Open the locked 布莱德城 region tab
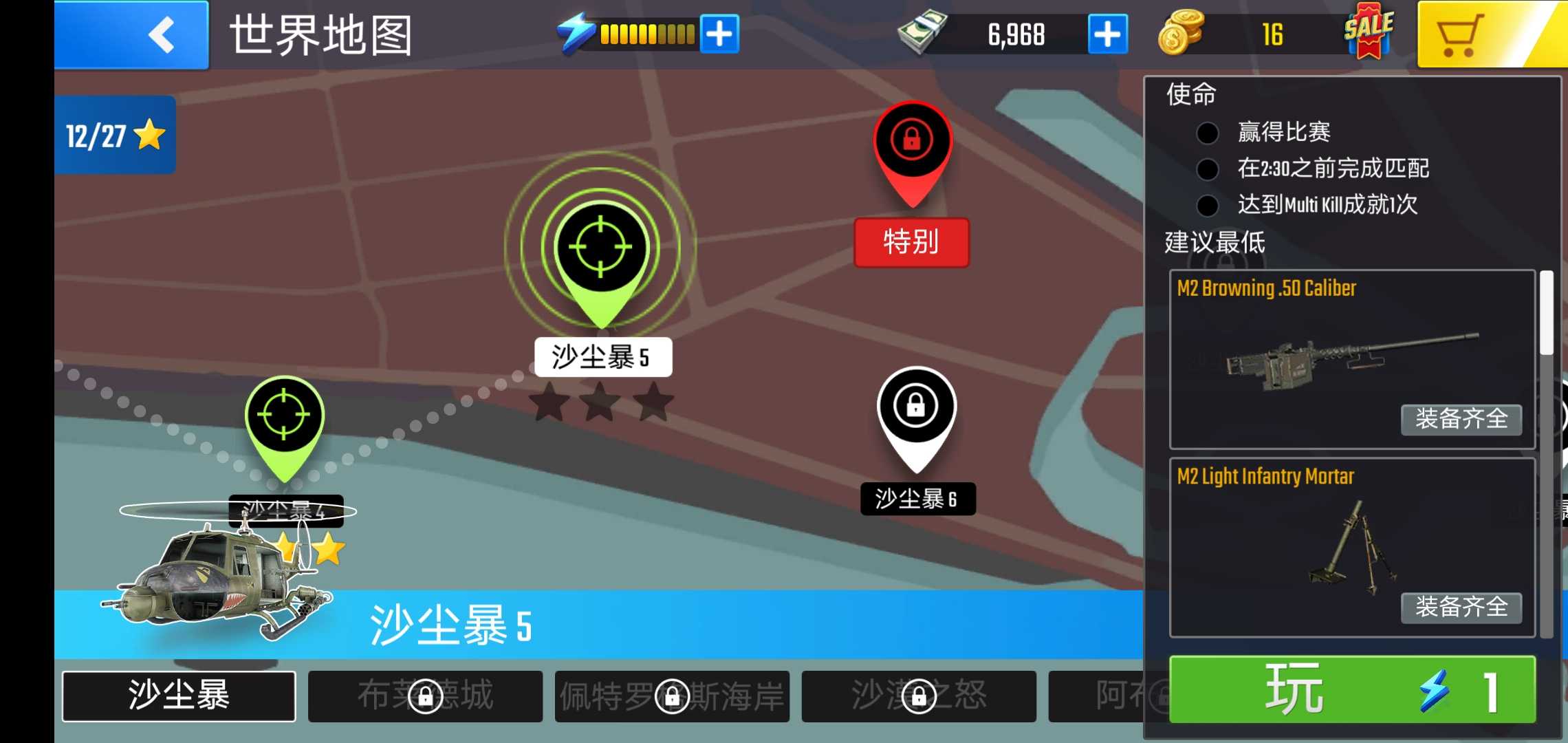Screen dimensions: 1568x743 (x=424, y=695)
